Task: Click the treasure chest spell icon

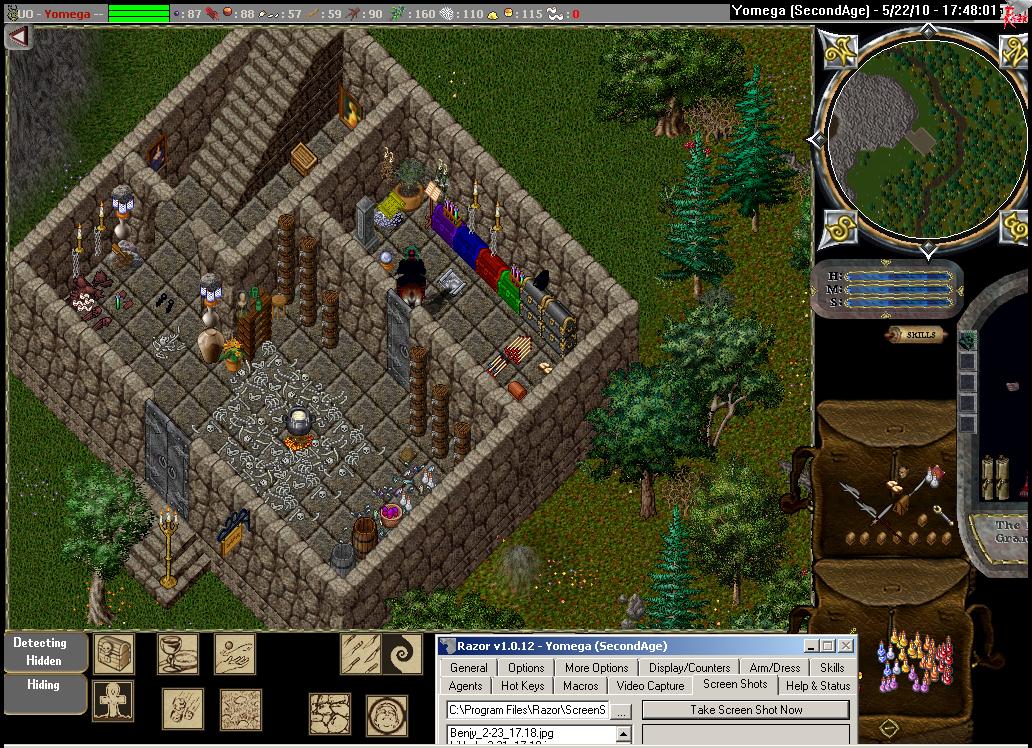Action: [x=113, y=654]
